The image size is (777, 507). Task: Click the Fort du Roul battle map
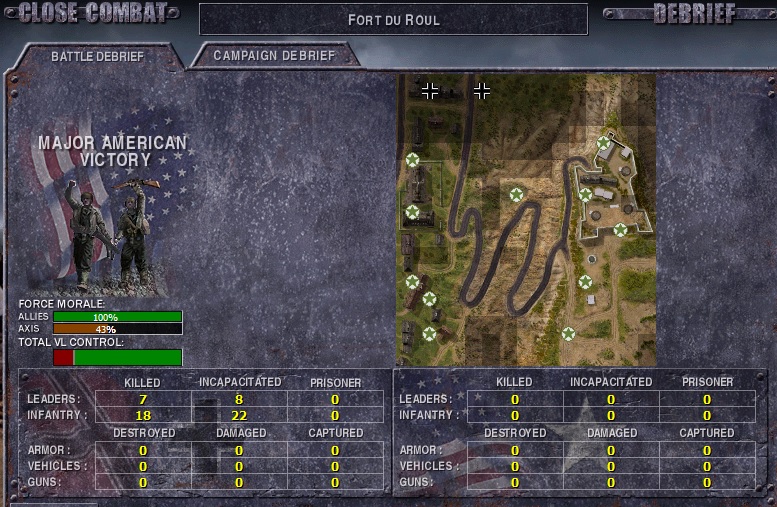click(x=526, y=219)
